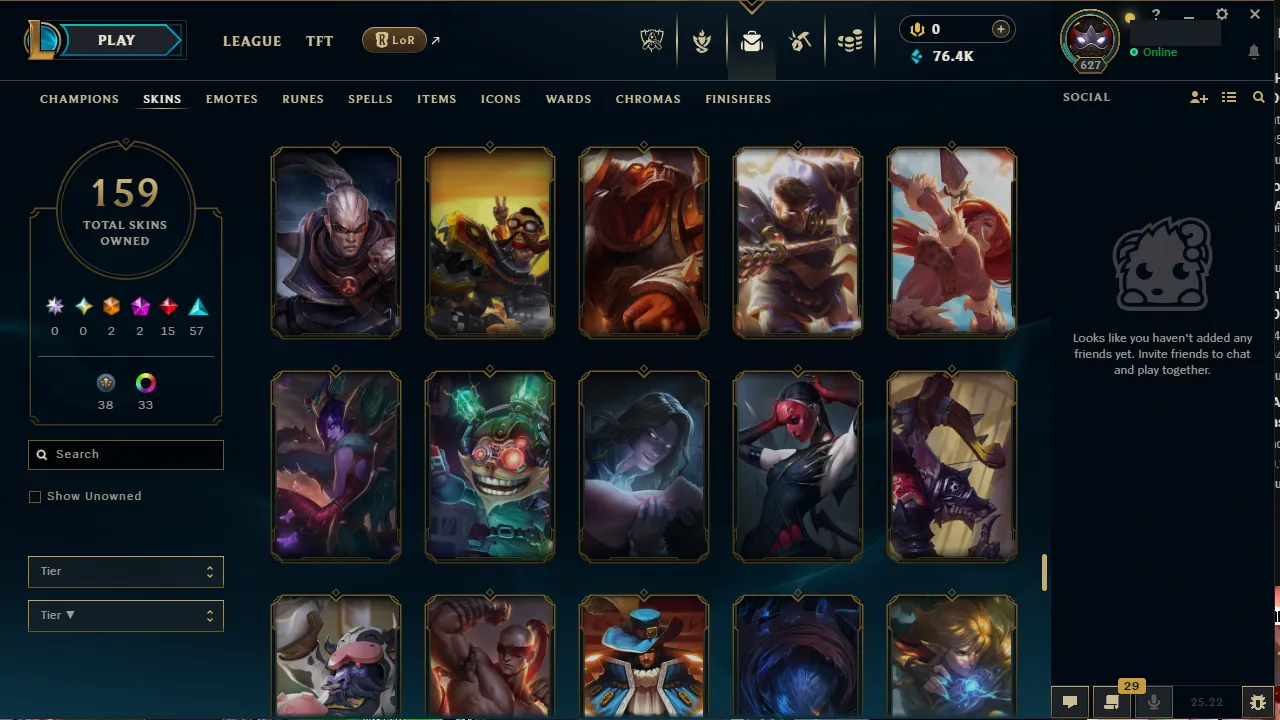Click the PLAY button
Viewport: 1280px width, 720px height.
[x=115, y=40]
